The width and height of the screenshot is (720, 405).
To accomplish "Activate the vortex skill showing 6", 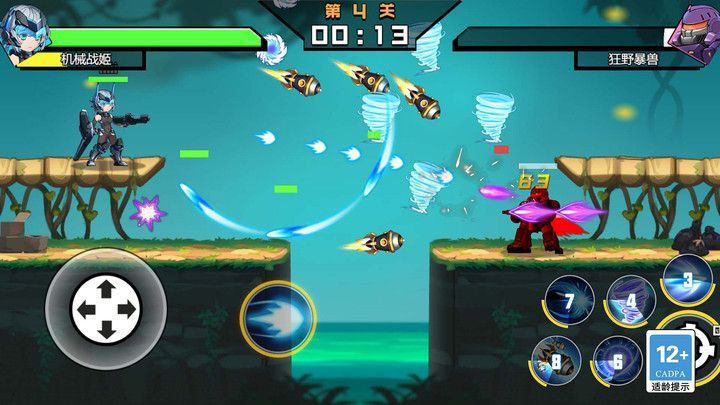I will click(617, 360).
